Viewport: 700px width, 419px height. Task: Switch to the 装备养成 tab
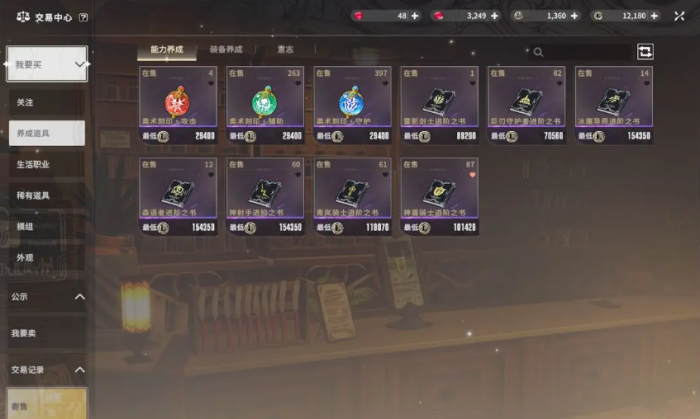tap(225, 49)
